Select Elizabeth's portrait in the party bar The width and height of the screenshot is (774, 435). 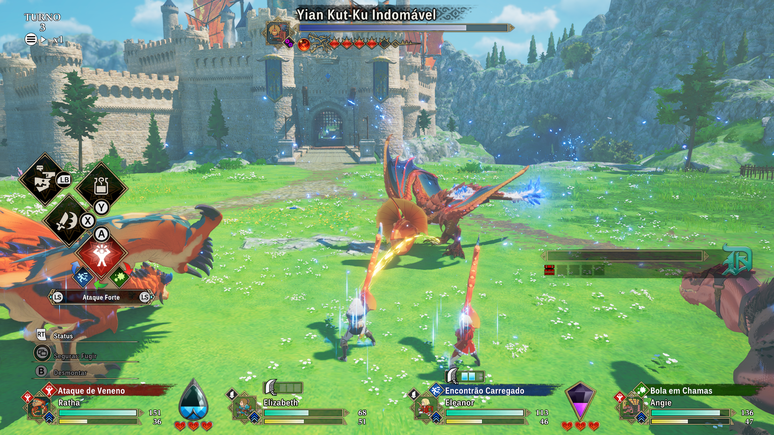click(244, 407)
